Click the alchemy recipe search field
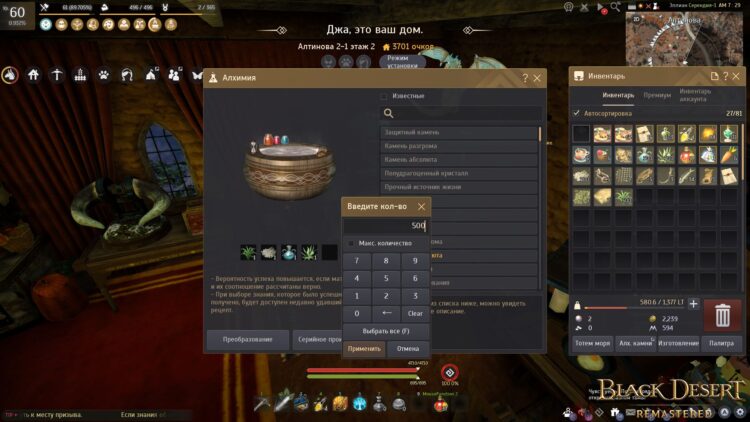Viewport: 750px width, 422px height. click(462, 114)
